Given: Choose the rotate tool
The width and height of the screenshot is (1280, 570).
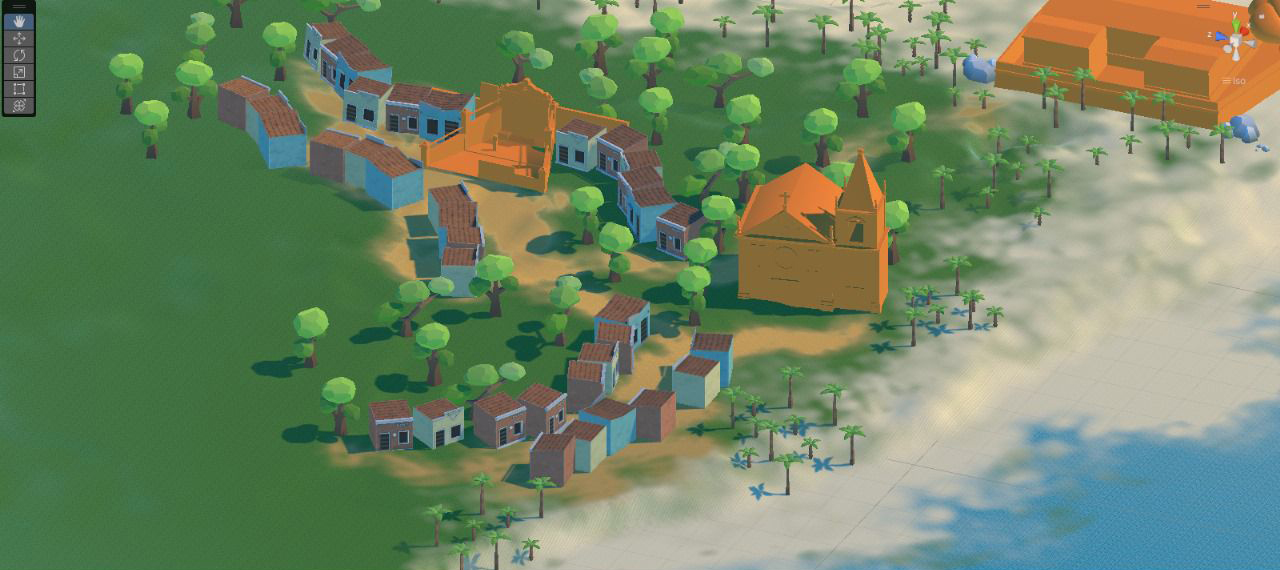Looking at the screenshot, I should (x=19, y=55).
